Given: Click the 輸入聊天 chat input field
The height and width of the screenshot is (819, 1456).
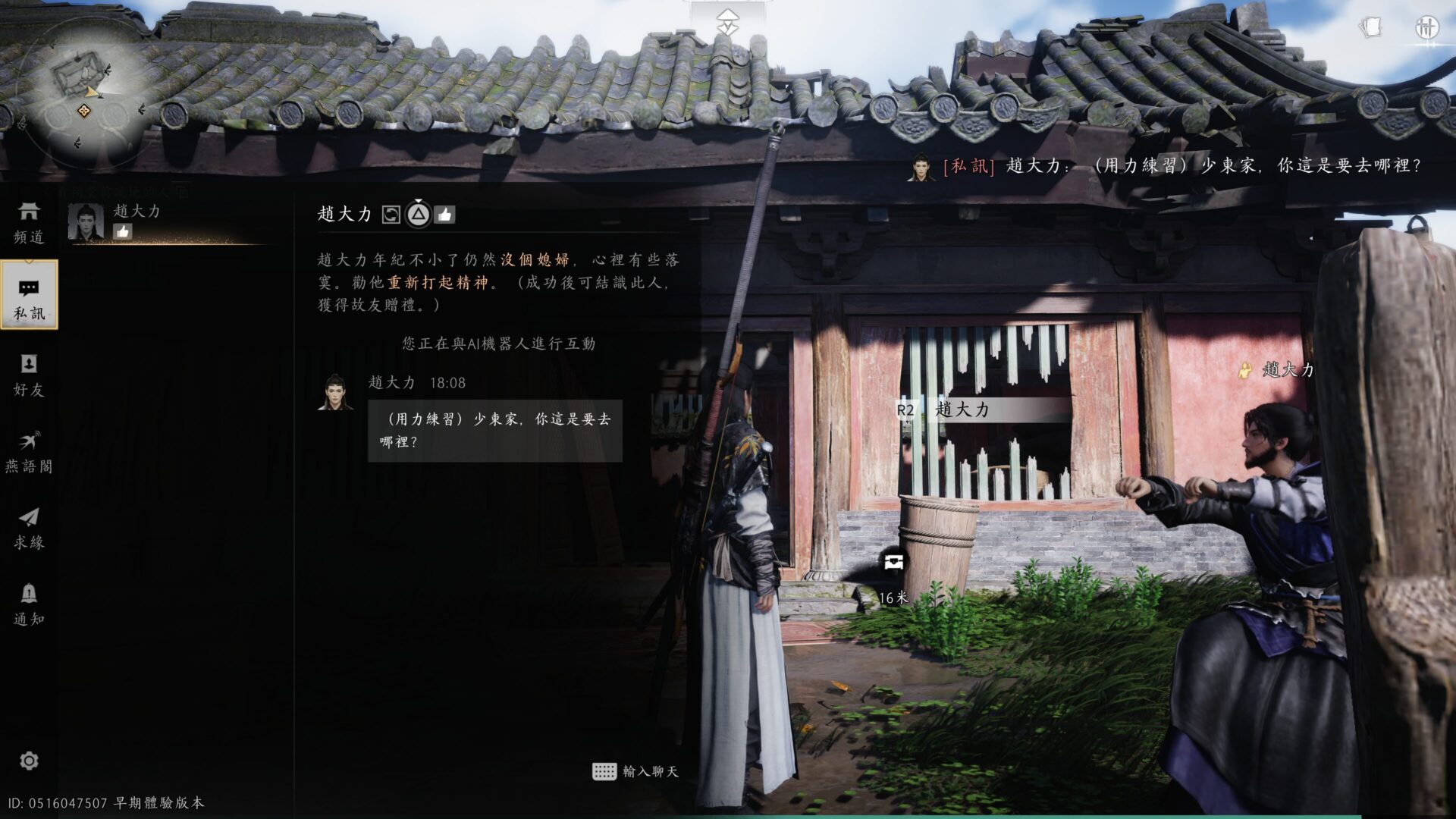Looking at the screenshot, I should (635, 771).
